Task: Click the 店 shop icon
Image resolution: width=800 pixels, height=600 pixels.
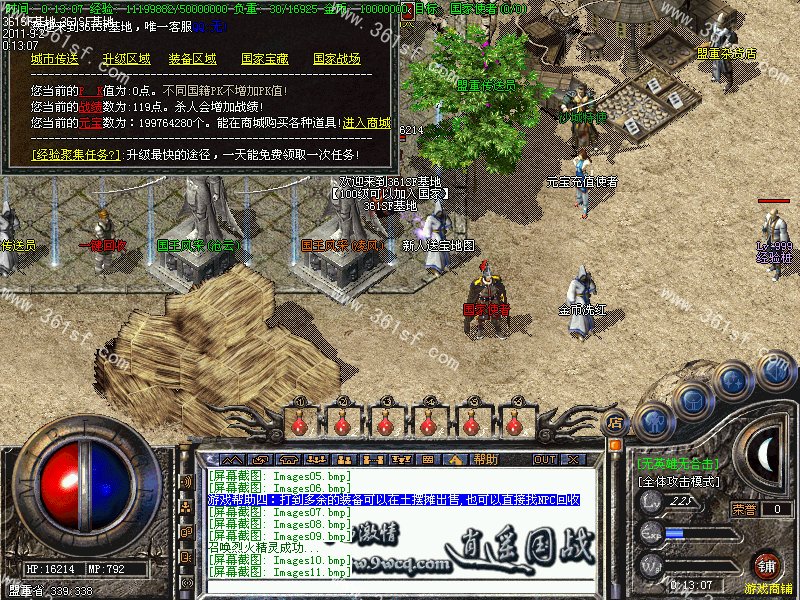Action: (x=616, y=421)
